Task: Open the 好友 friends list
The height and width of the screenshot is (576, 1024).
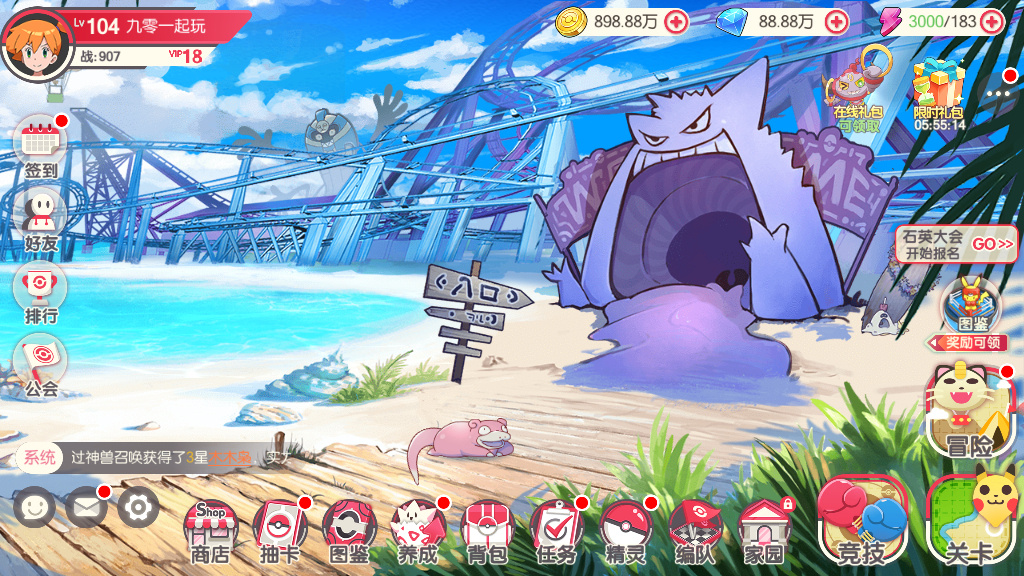Action: pos(42,220)
